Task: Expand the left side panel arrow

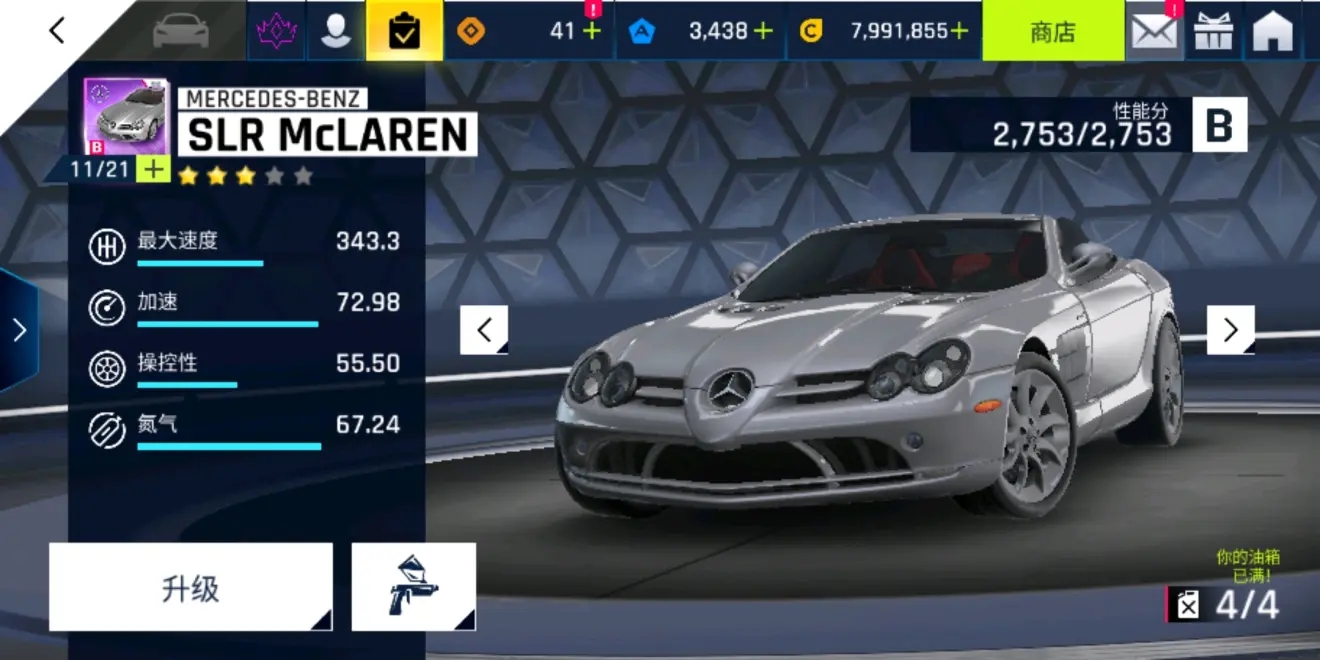Action: pos(19,330)
